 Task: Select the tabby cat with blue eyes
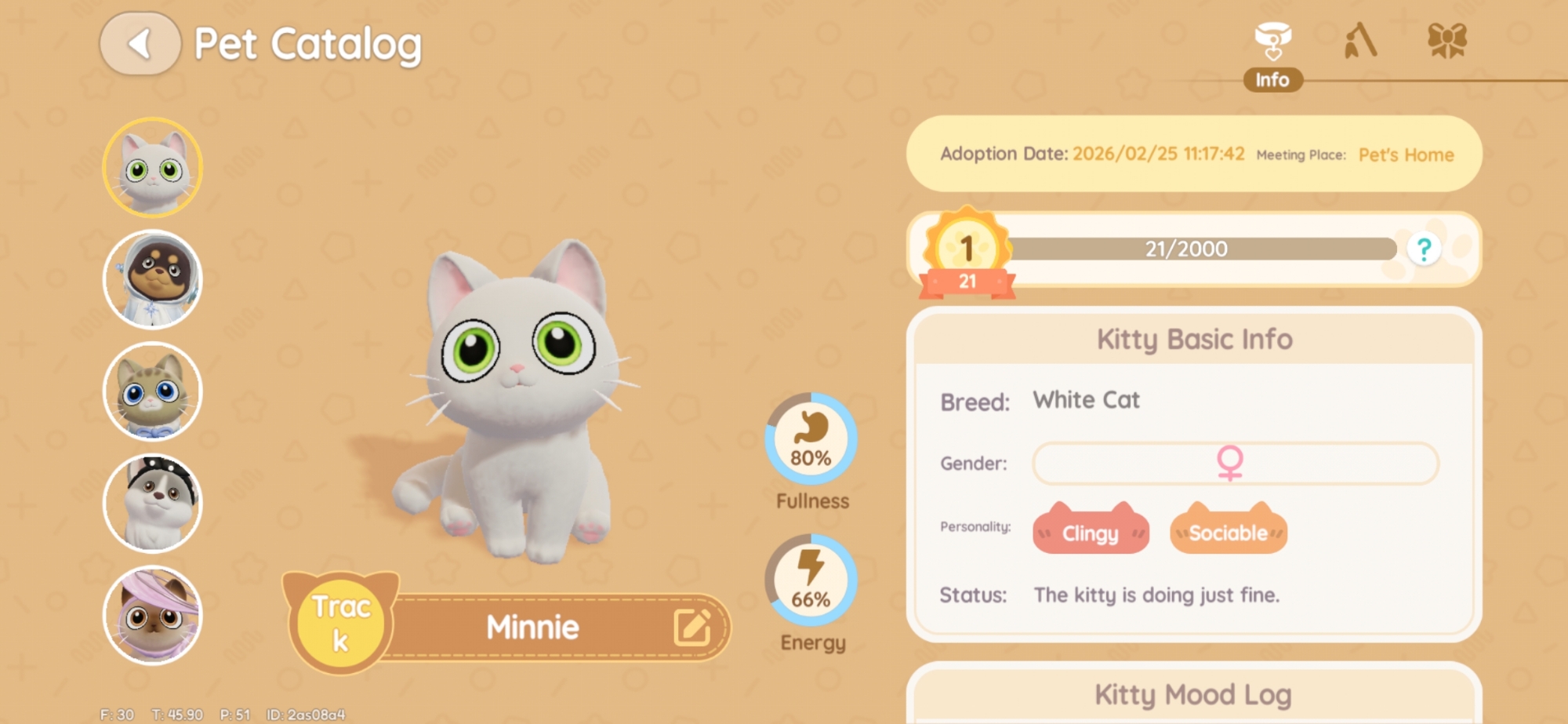(x=153, y=391)
